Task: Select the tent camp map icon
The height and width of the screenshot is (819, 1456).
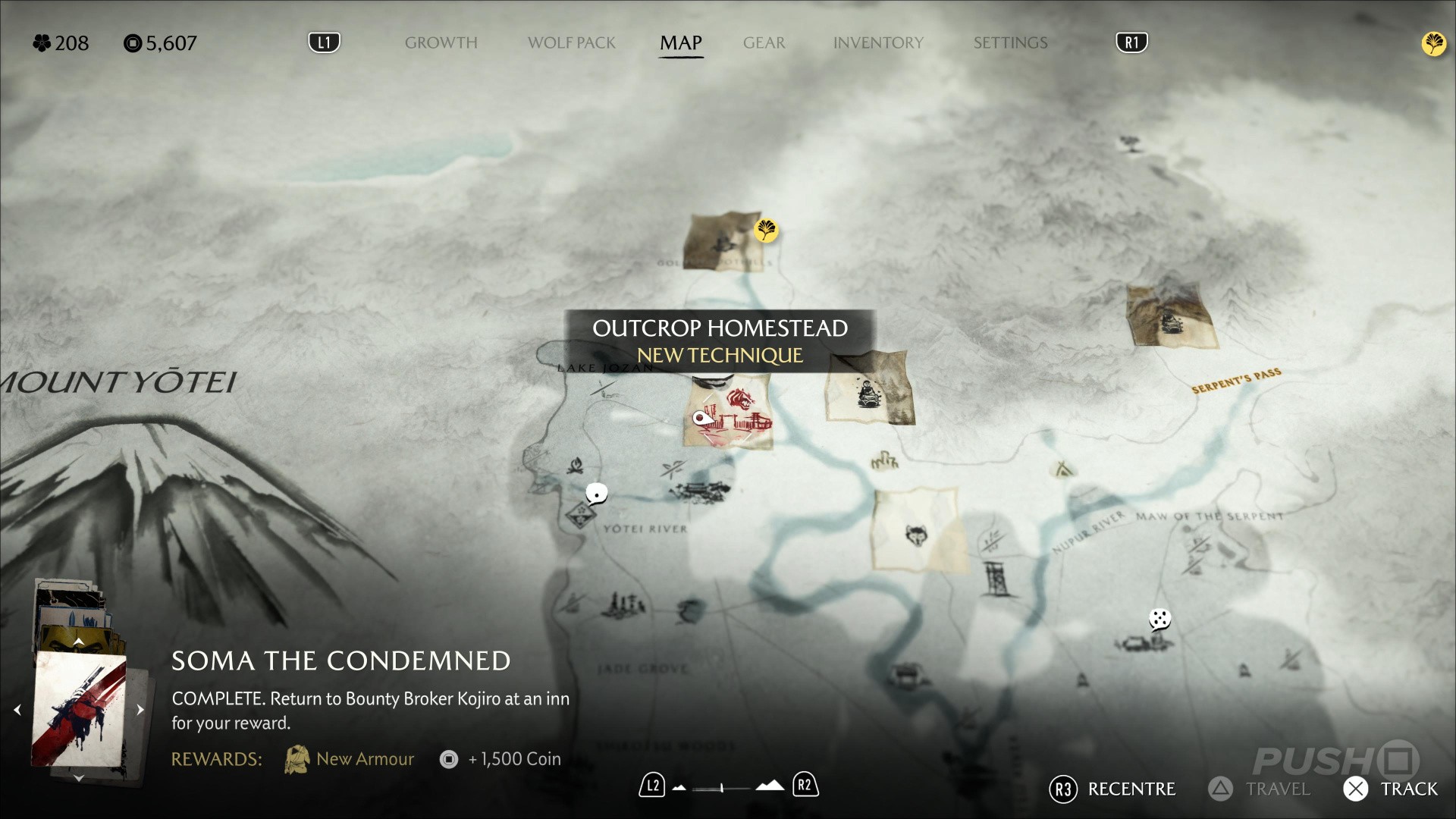Action: (1063, 470)
